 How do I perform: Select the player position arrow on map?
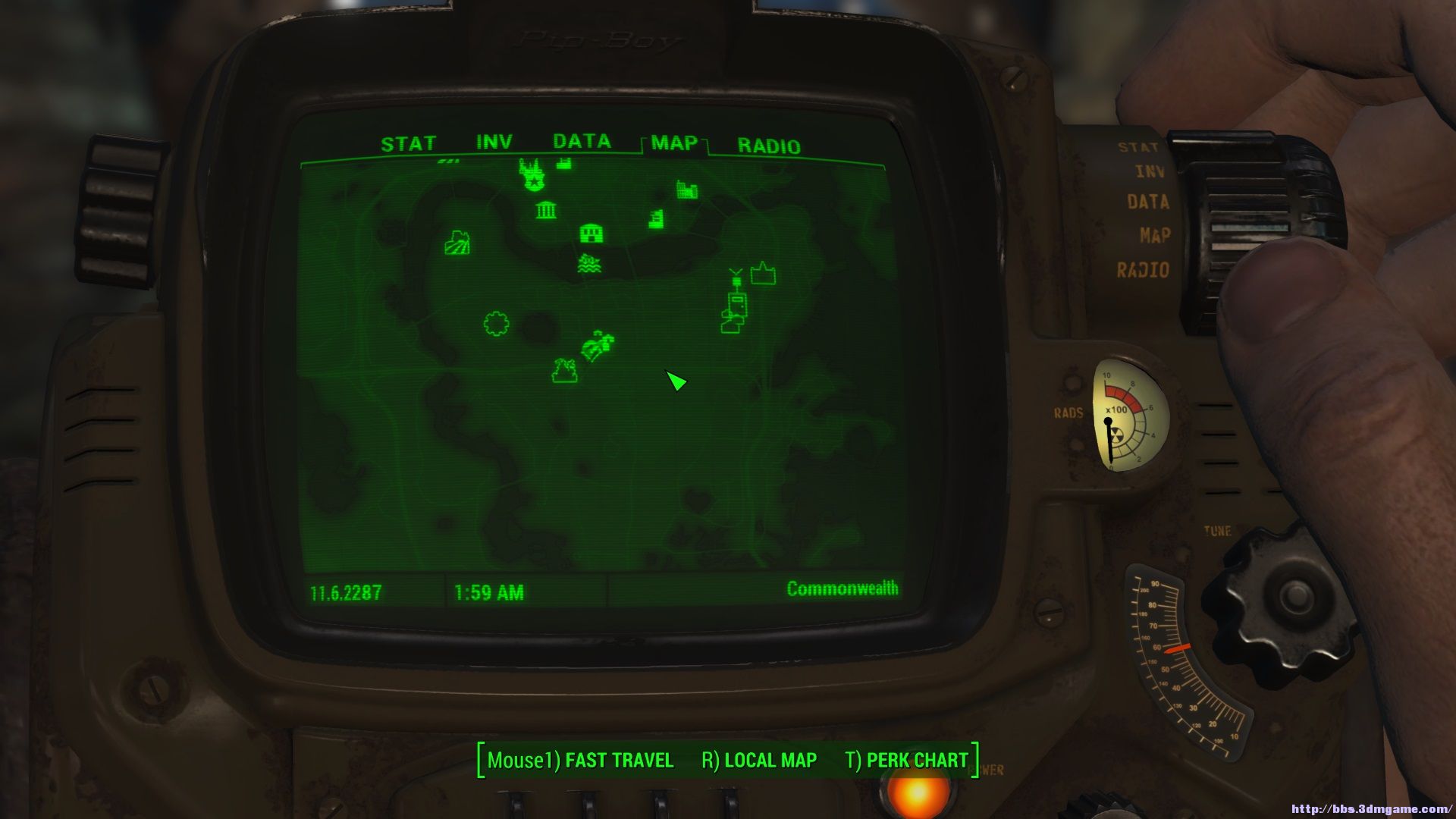[675, 381]
